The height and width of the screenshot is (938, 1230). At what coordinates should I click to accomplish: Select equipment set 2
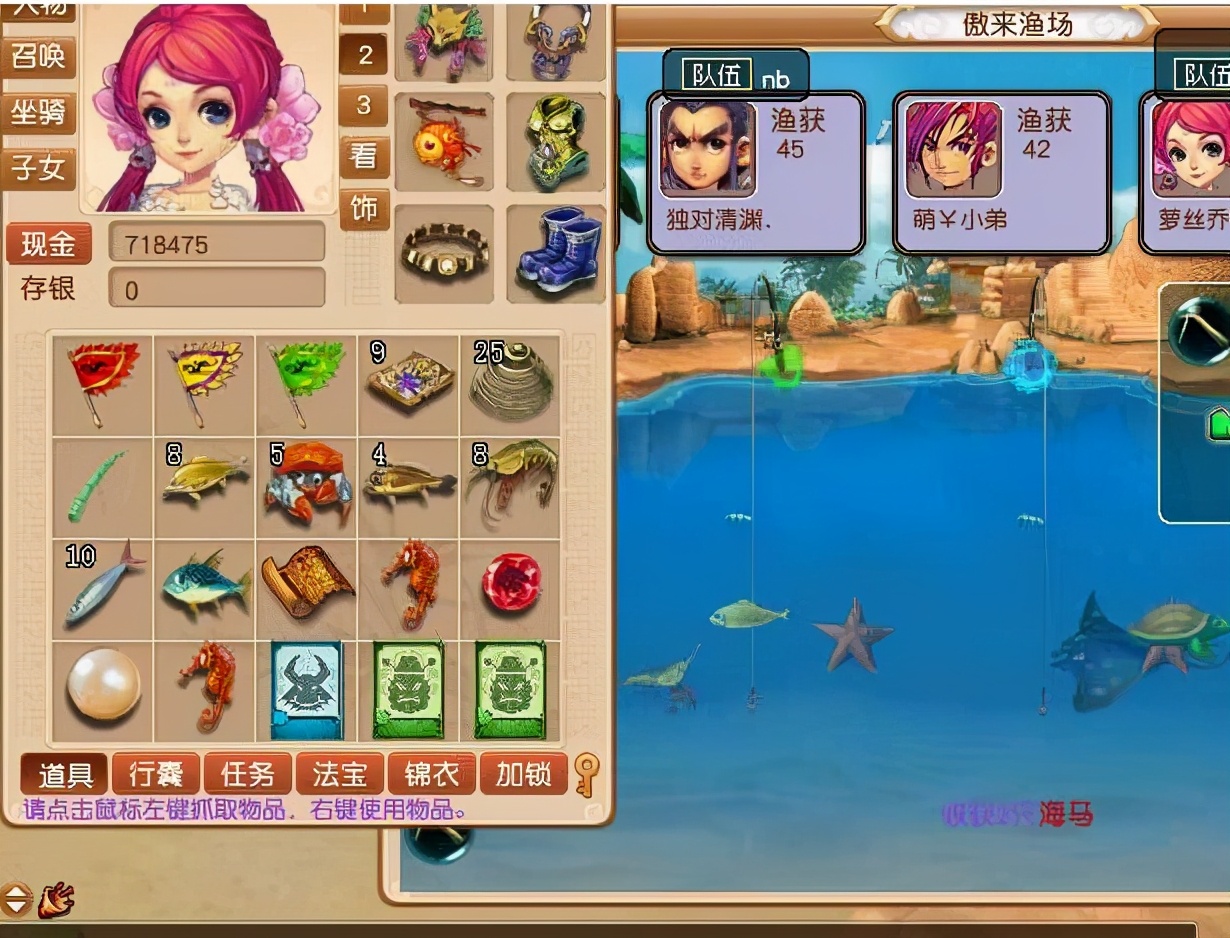(364, 55)
